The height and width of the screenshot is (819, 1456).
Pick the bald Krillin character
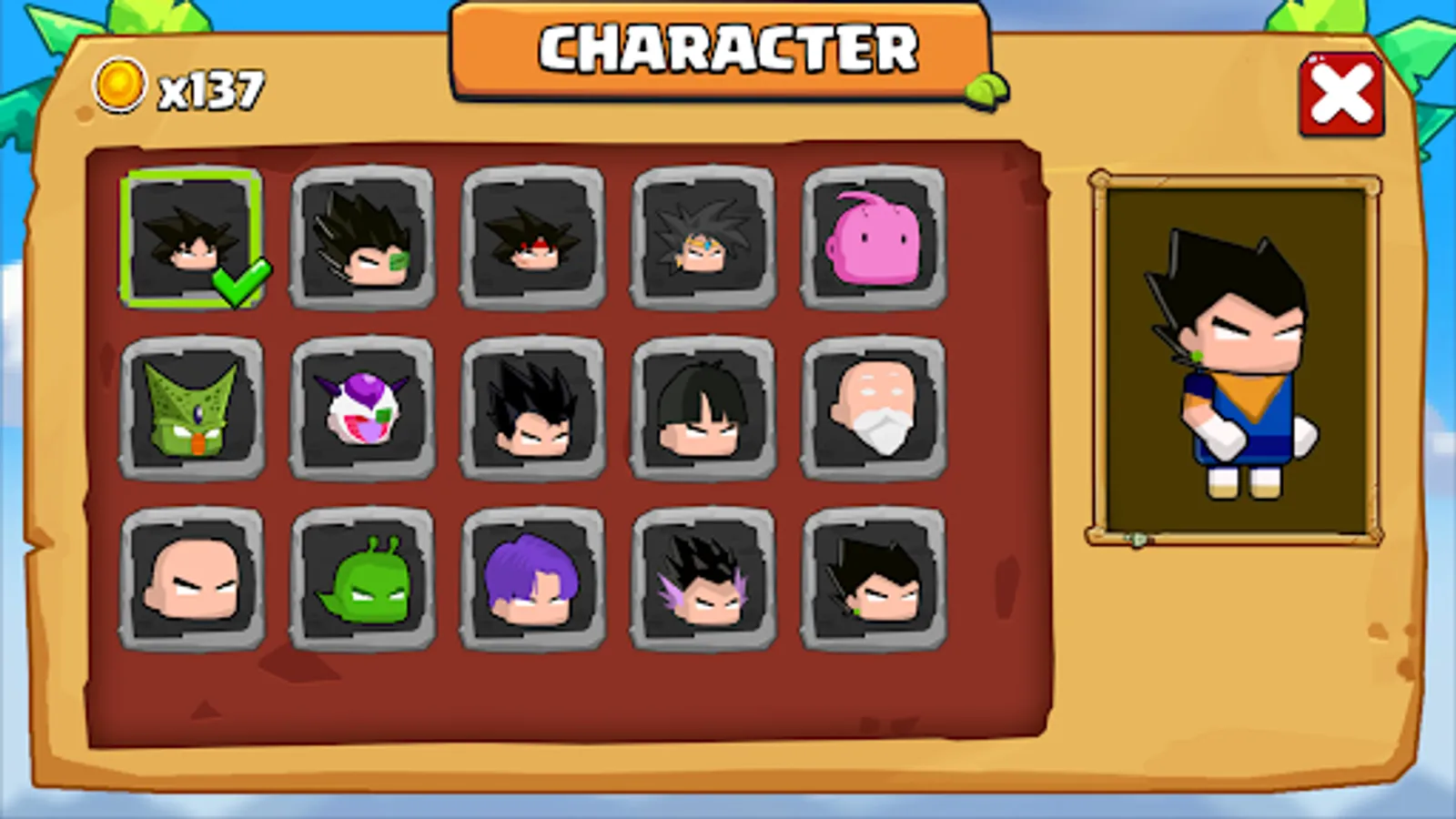click(193, 587)
